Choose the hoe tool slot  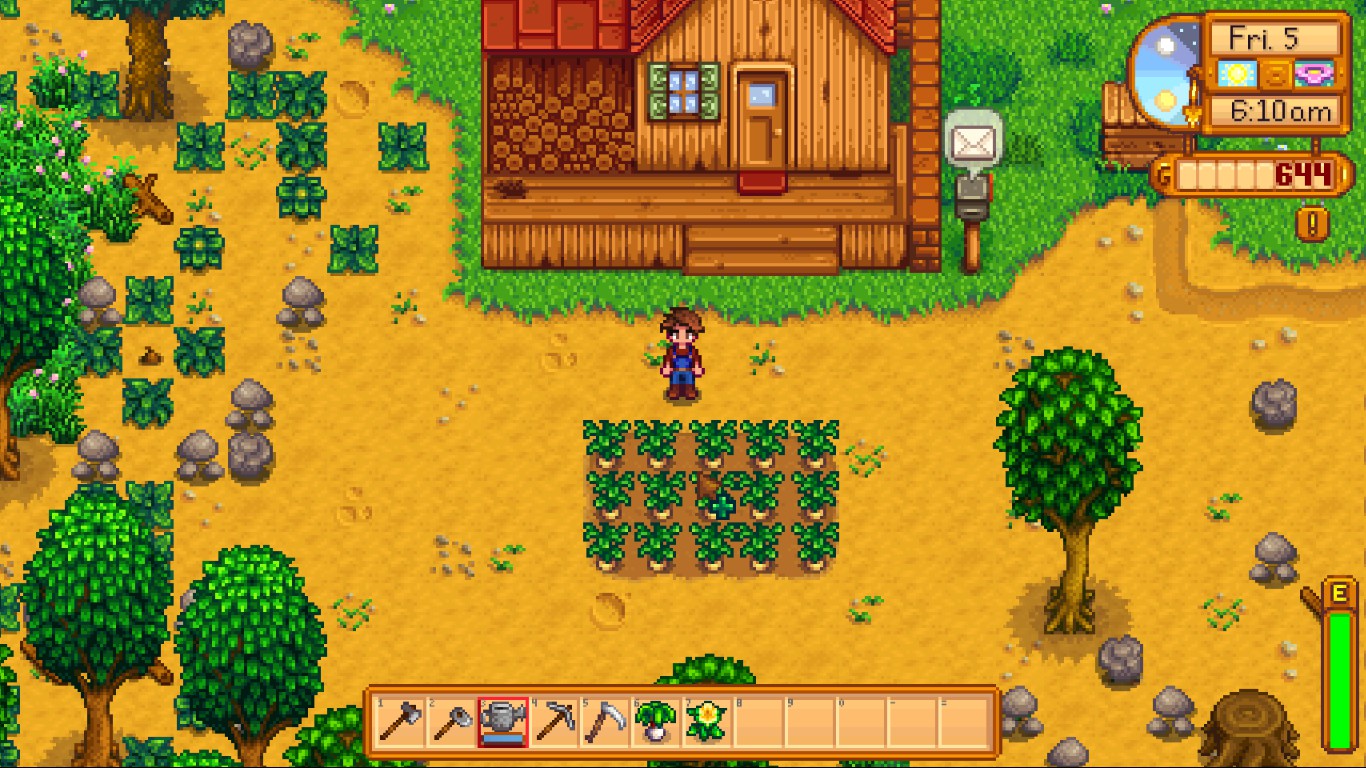[452, 721]
